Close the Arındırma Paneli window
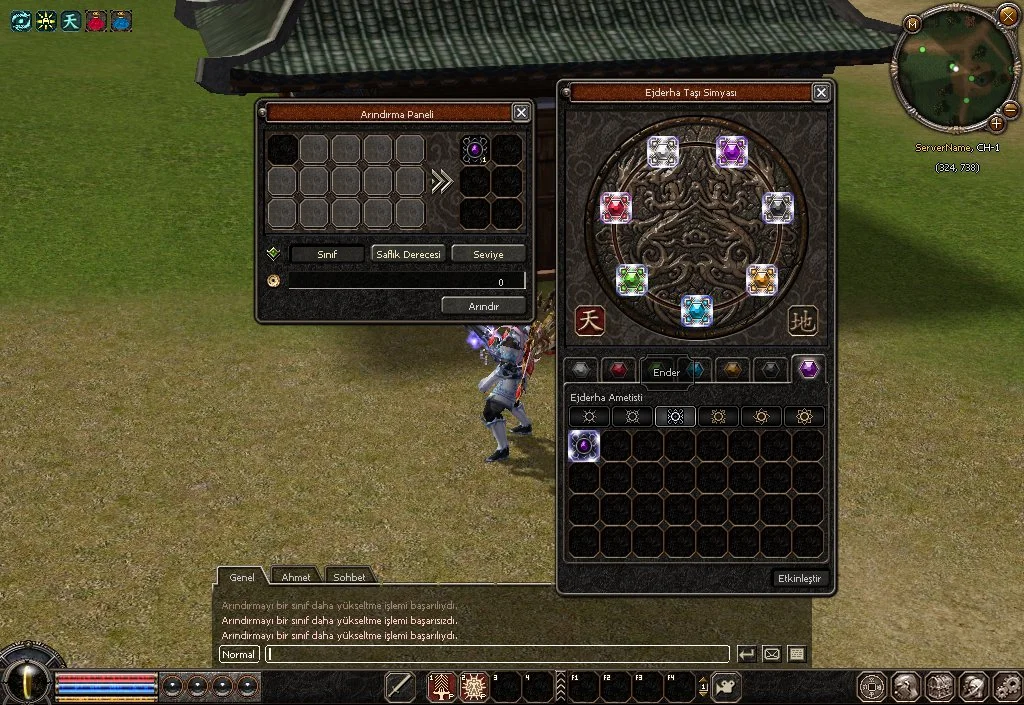The width and height of the screenshot is (1024, 705). coord(520,113)
